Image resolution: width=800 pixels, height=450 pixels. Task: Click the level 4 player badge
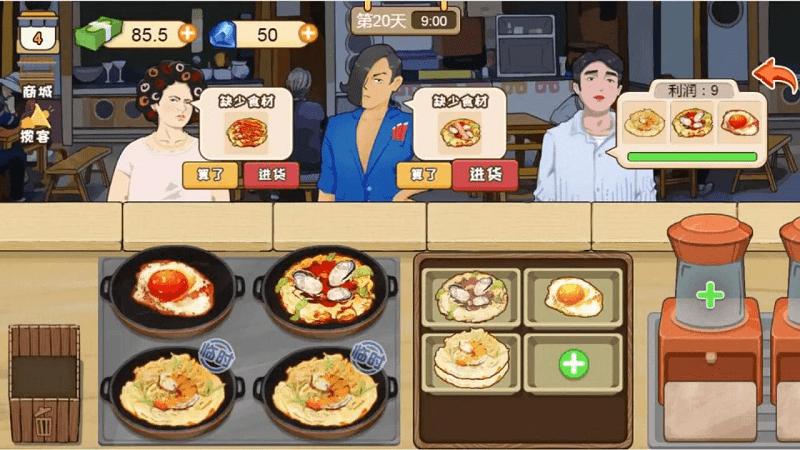pyautogui.click(x=36, y=38)
